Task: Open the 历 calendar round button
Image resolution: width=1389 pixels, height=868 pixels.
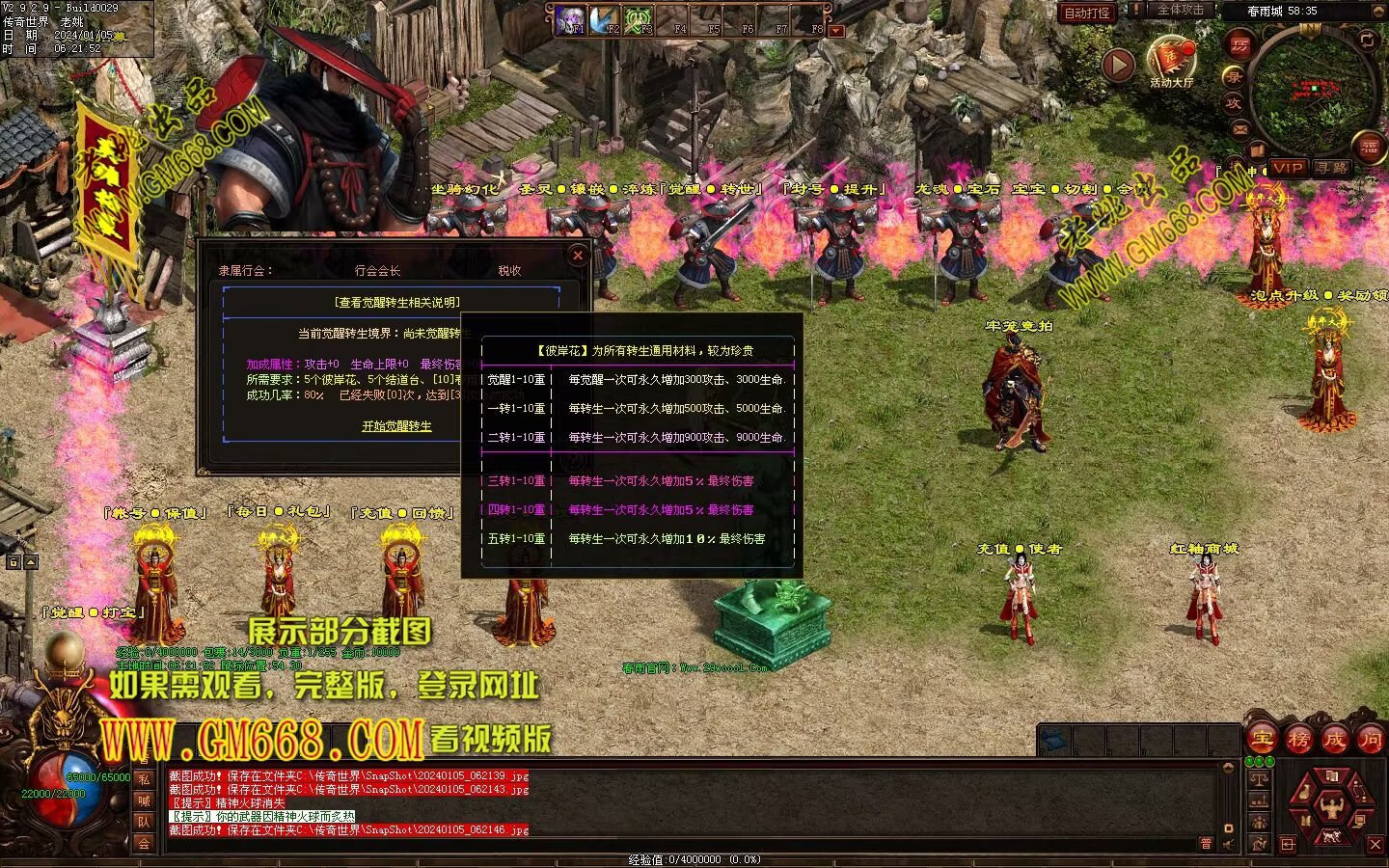Action: click(x=1239, y=44)
